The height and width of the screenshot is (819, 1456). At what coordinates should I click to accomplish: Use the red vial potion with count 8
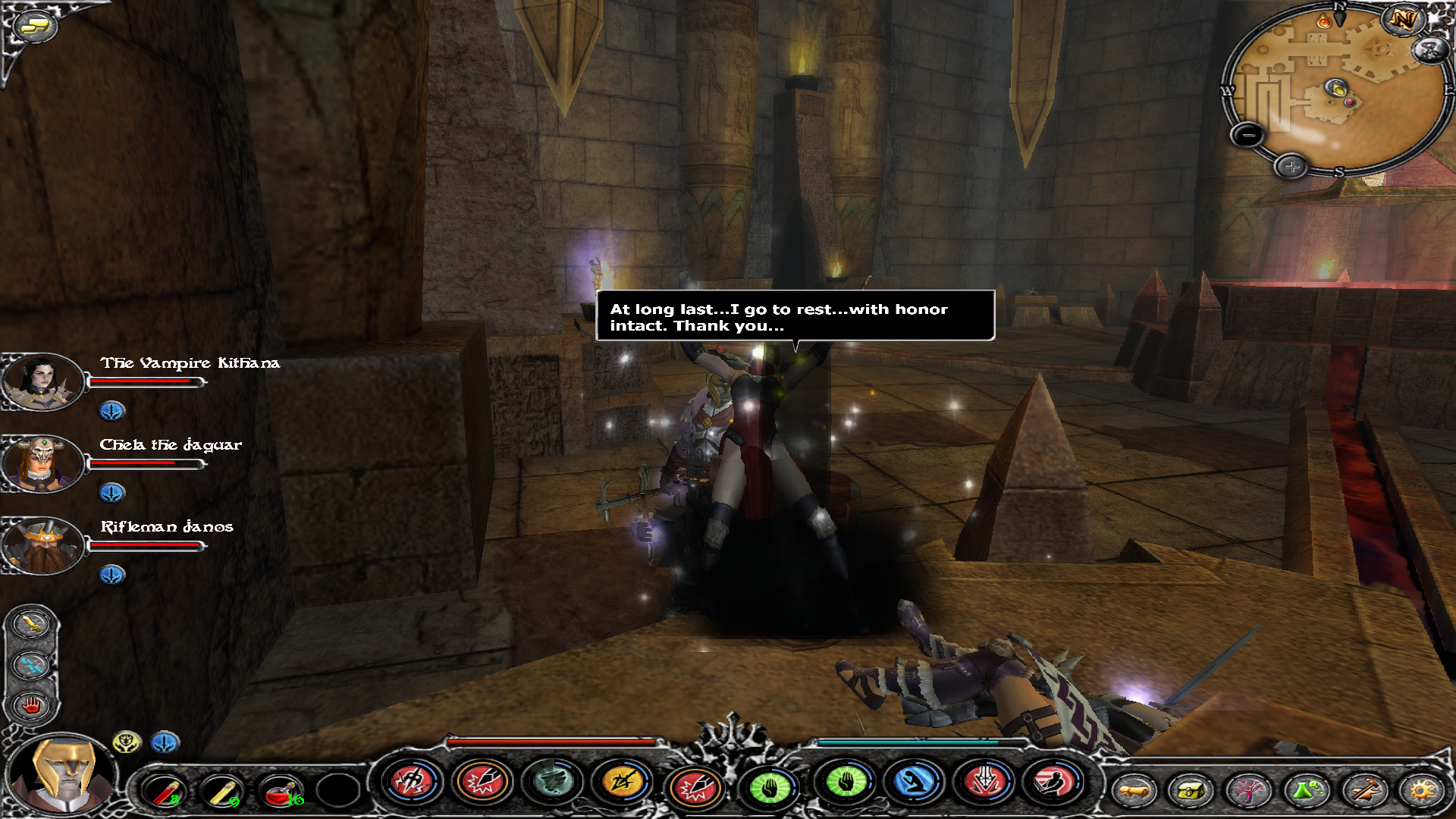pyautogui.click(x=164, y=791)
